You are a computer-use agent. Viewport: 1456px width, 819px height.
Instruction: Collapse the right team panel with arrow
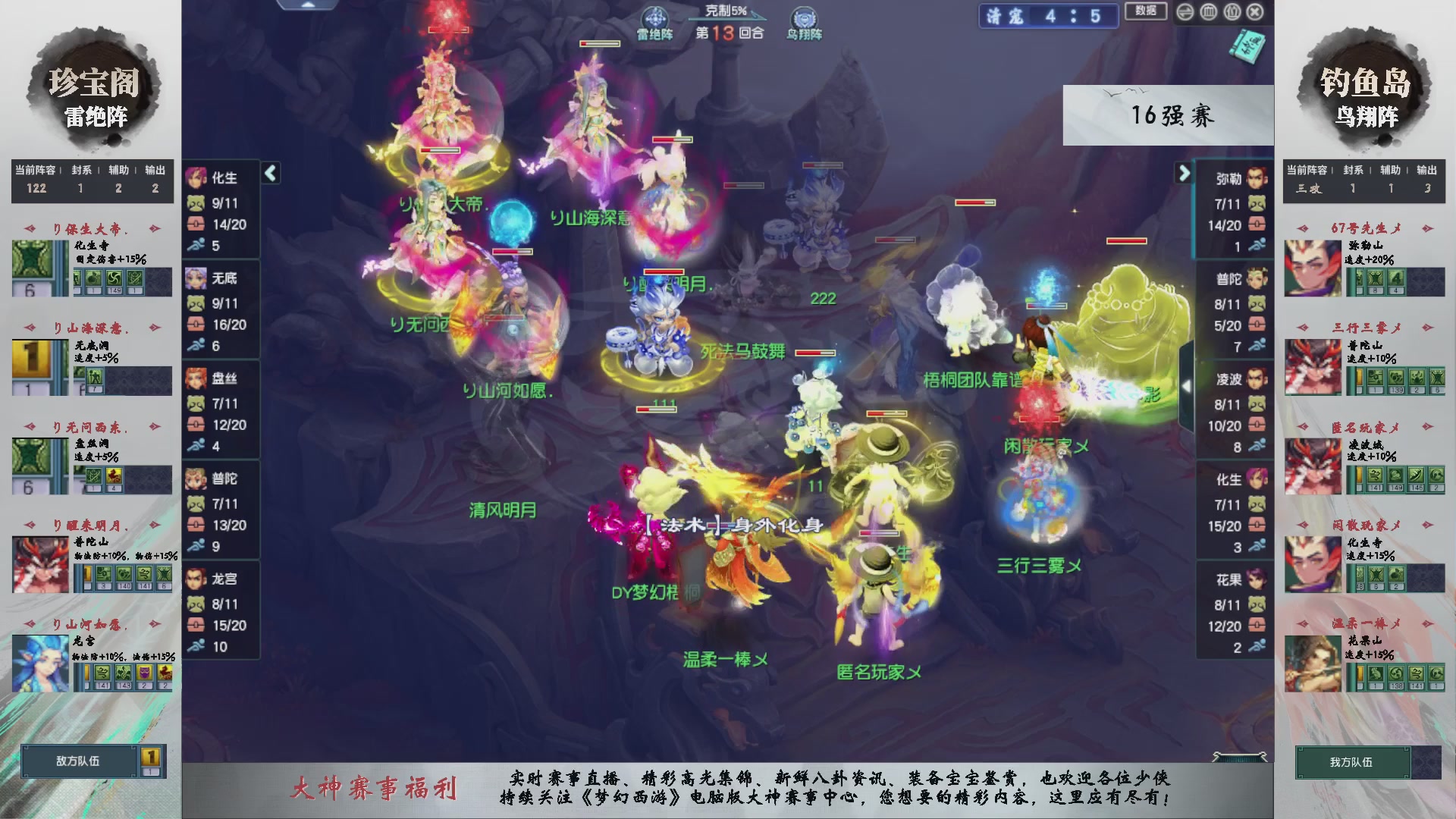1185,173
